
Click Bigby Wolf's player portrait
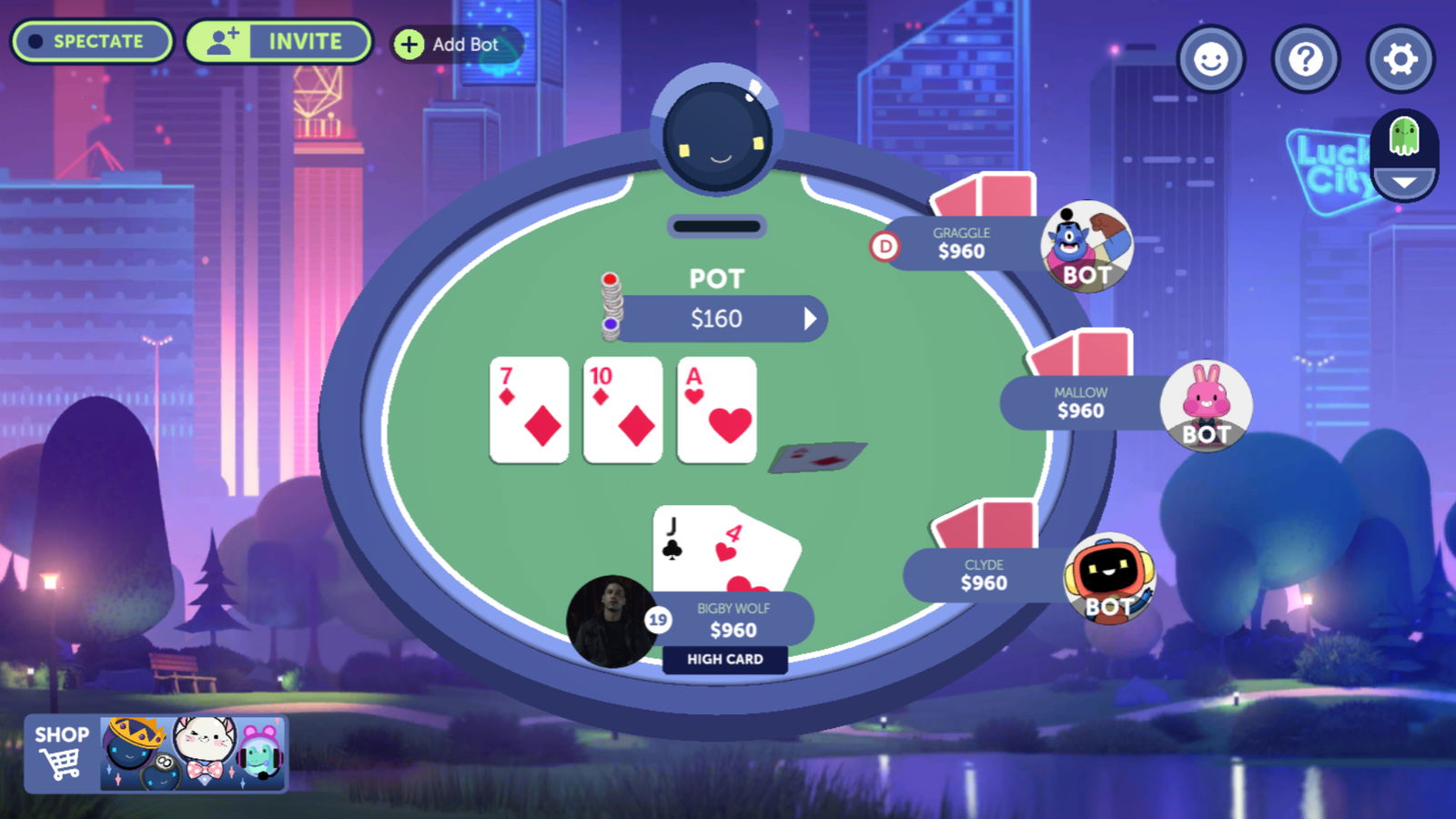coord(614,618)
